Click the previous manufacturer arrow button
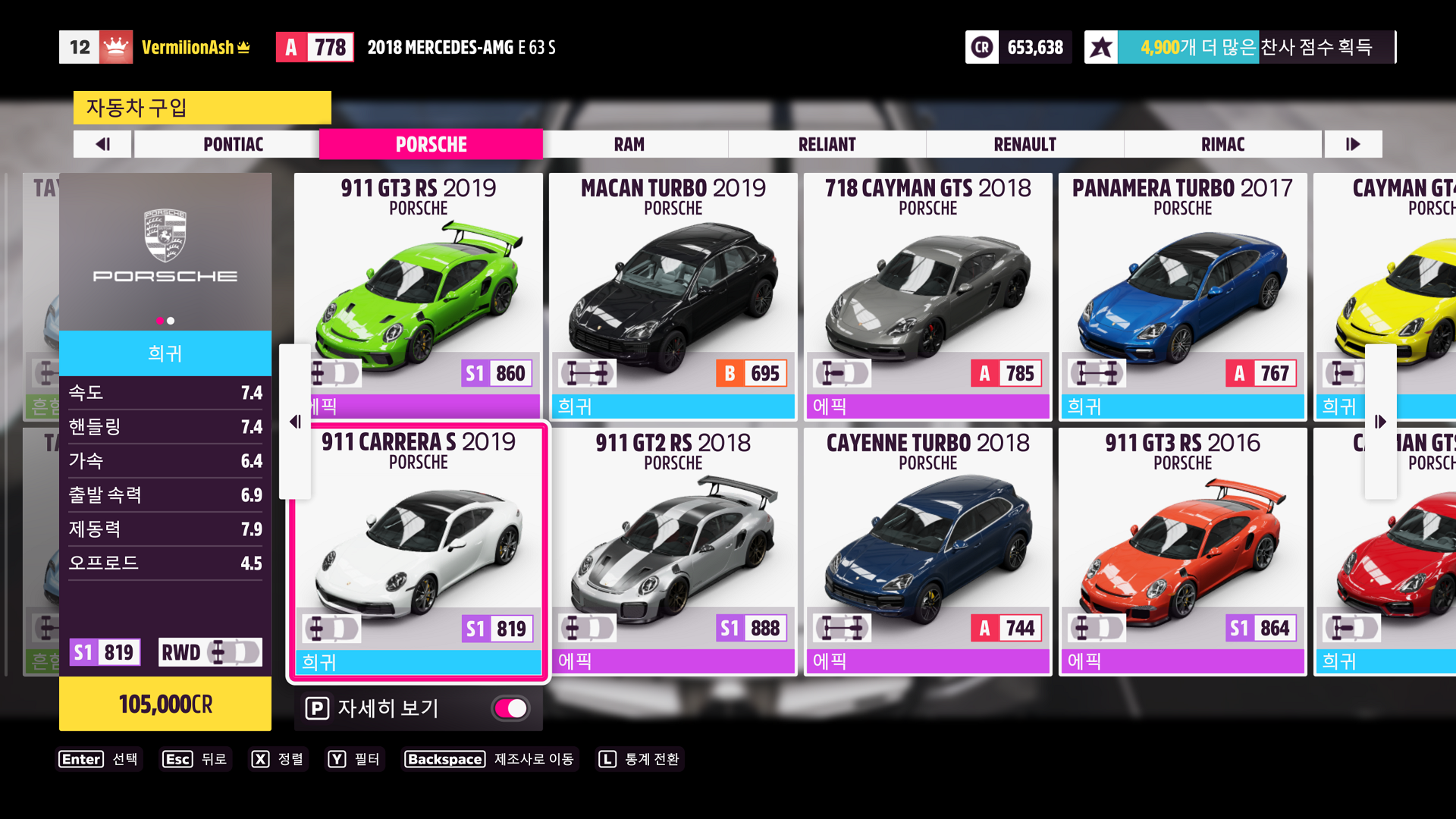 (x=103, y=144)
